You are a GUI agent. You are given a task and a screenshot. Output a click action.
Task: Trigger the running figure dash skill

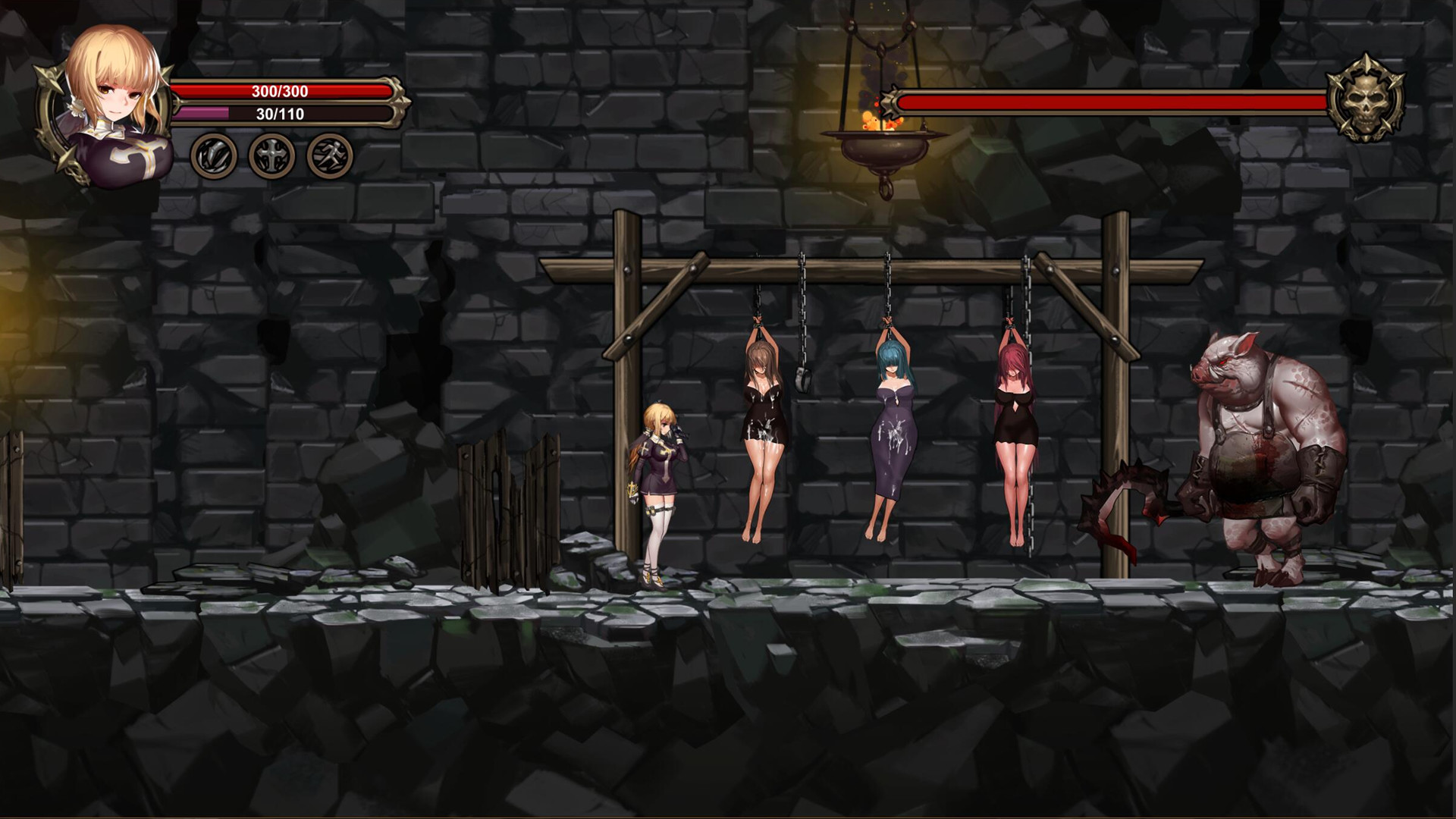click(x=330, y=155)
